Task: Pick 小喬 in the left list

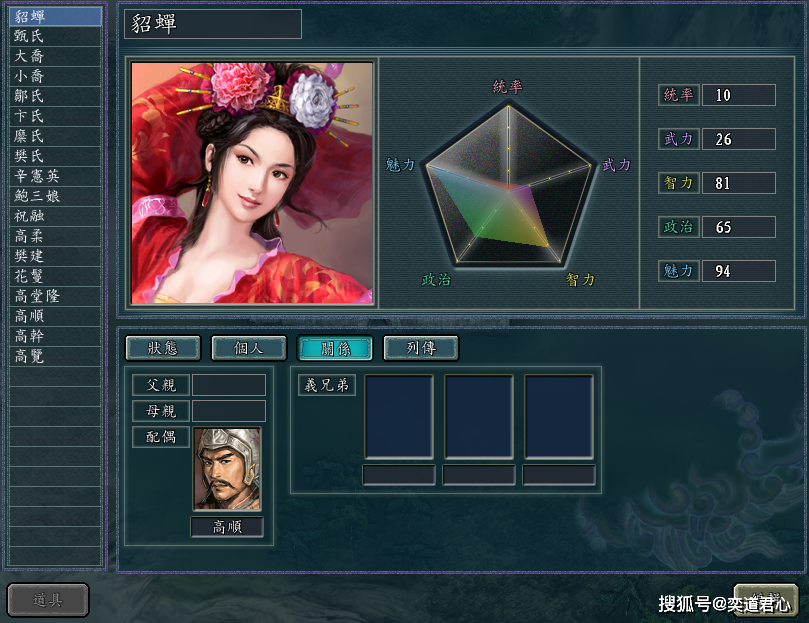Action: pyautogui.click(x=55, y=76)
